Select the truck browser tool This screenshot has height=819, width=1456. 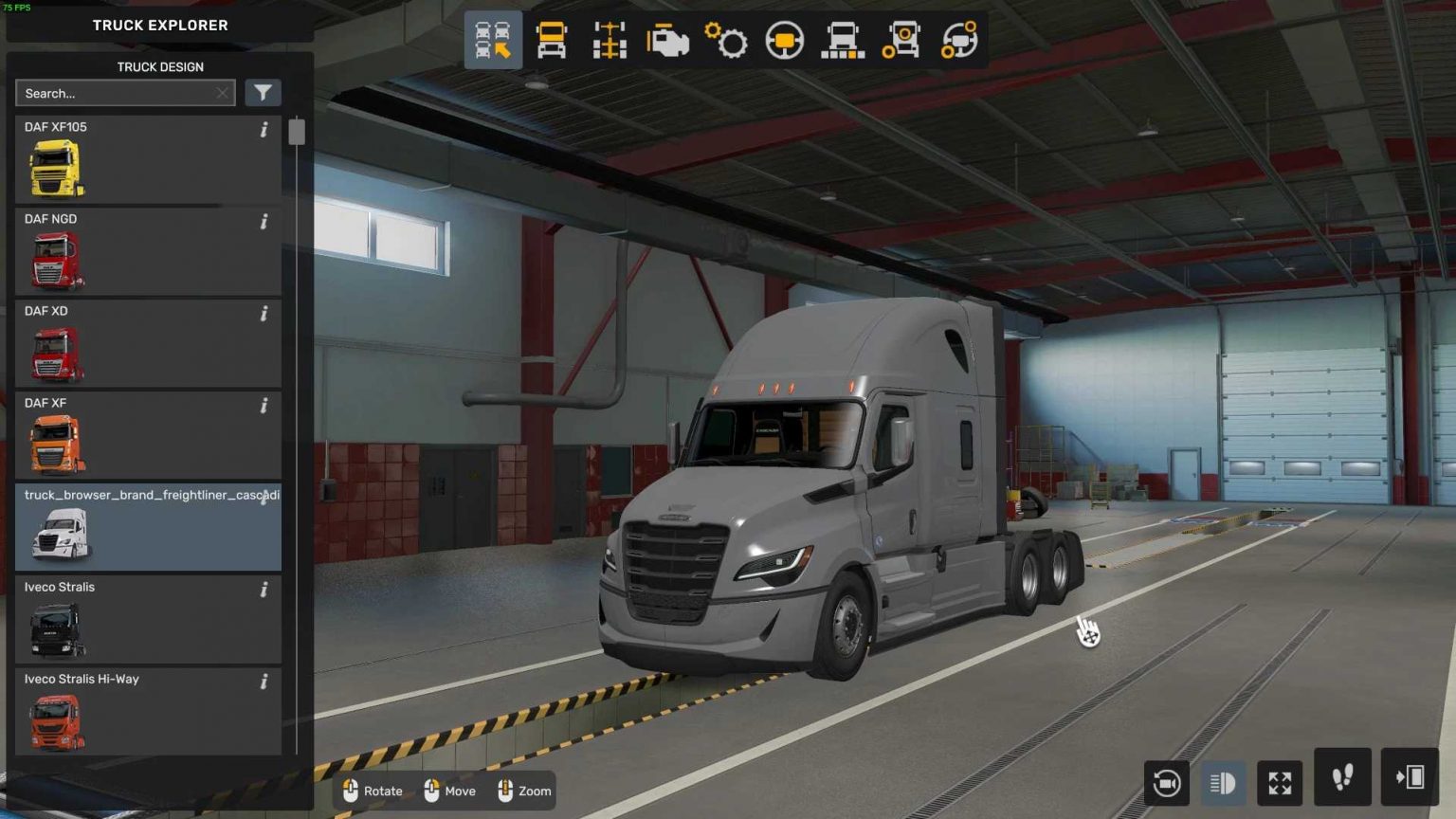(492, 40)
